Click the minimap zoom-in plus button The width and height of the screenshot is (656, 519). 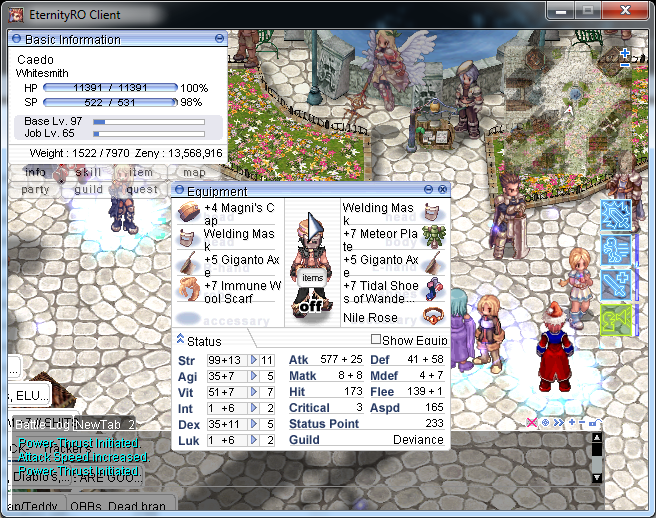625,52
